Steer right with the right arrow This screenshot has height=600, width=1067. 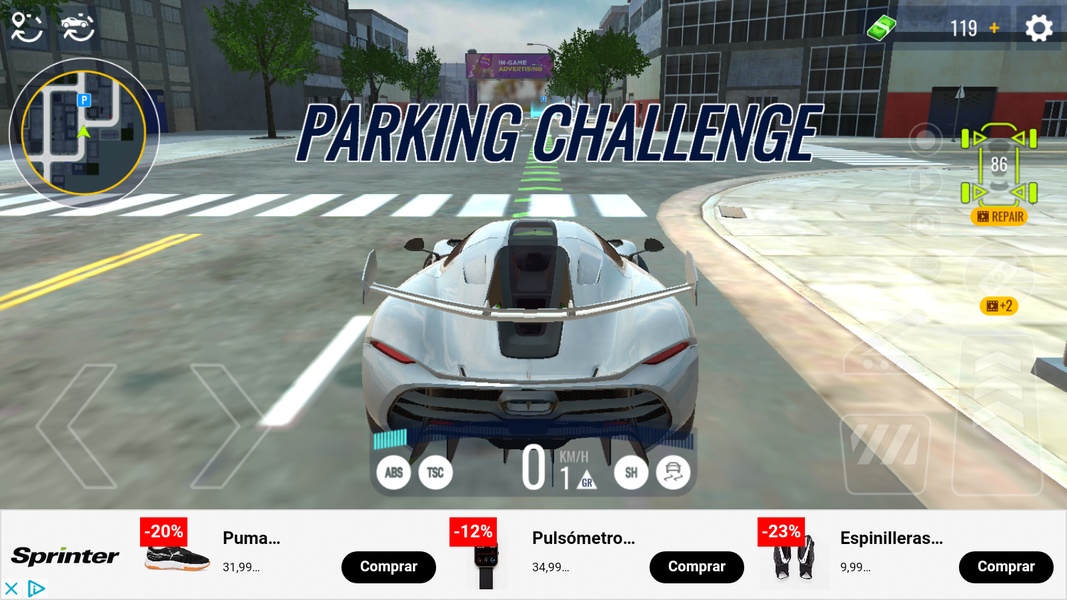point(228,425)
